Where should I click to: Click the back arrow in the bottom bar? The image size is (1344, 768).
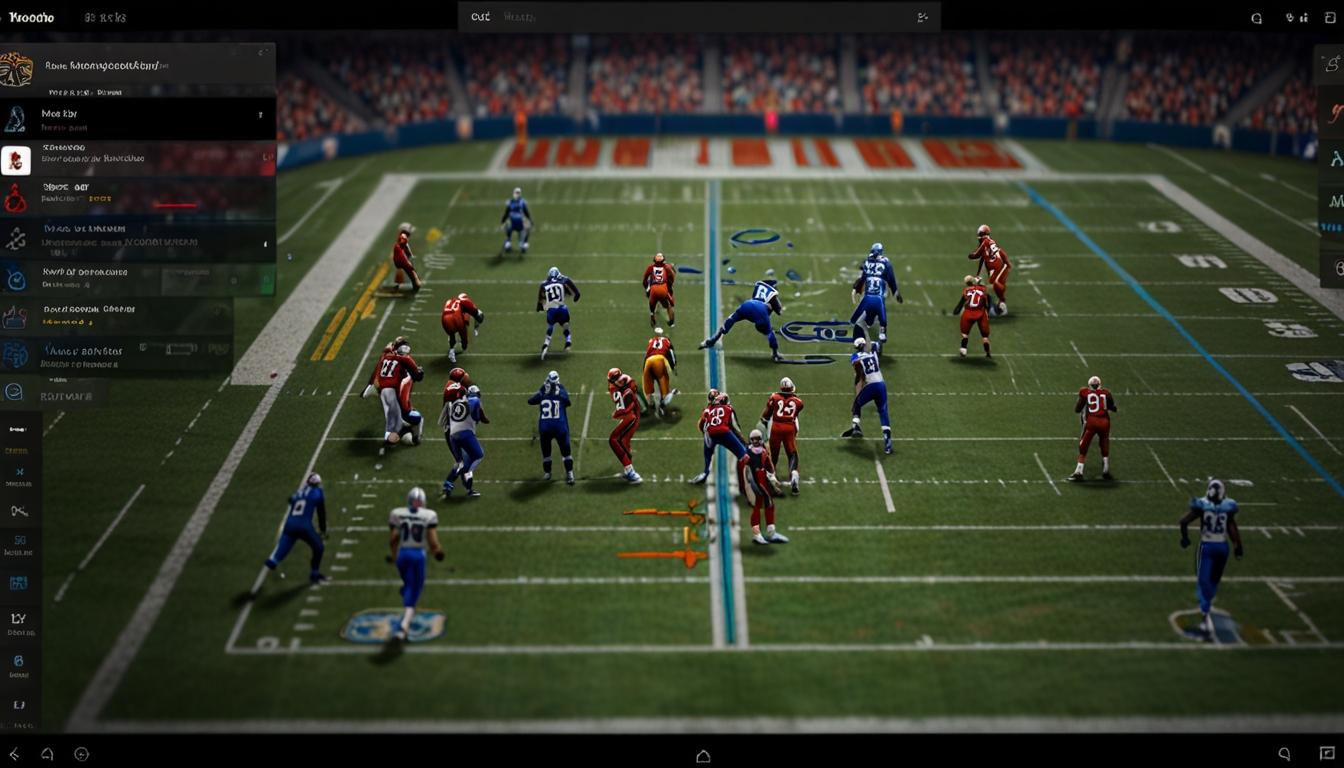pyautogui.click(x=14, y=754)
